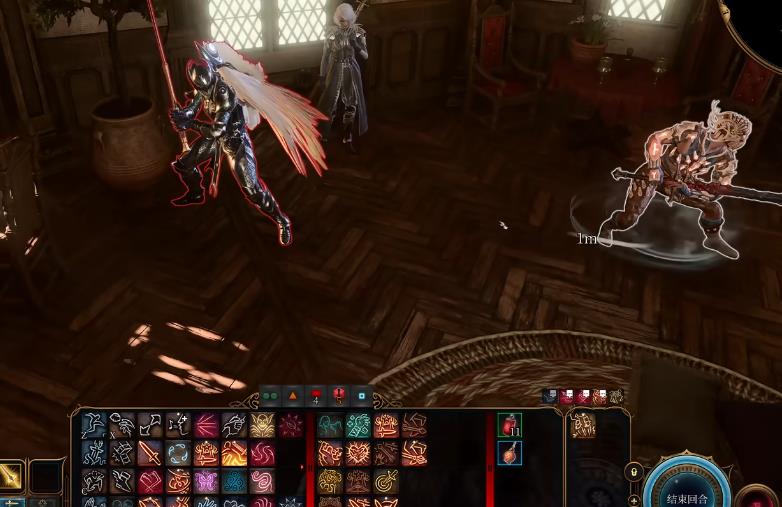Click the yellow weapon slot on left edge
The height and width of the screenshot is (507, 782).
pyautogui.click(x=11, y=478)
